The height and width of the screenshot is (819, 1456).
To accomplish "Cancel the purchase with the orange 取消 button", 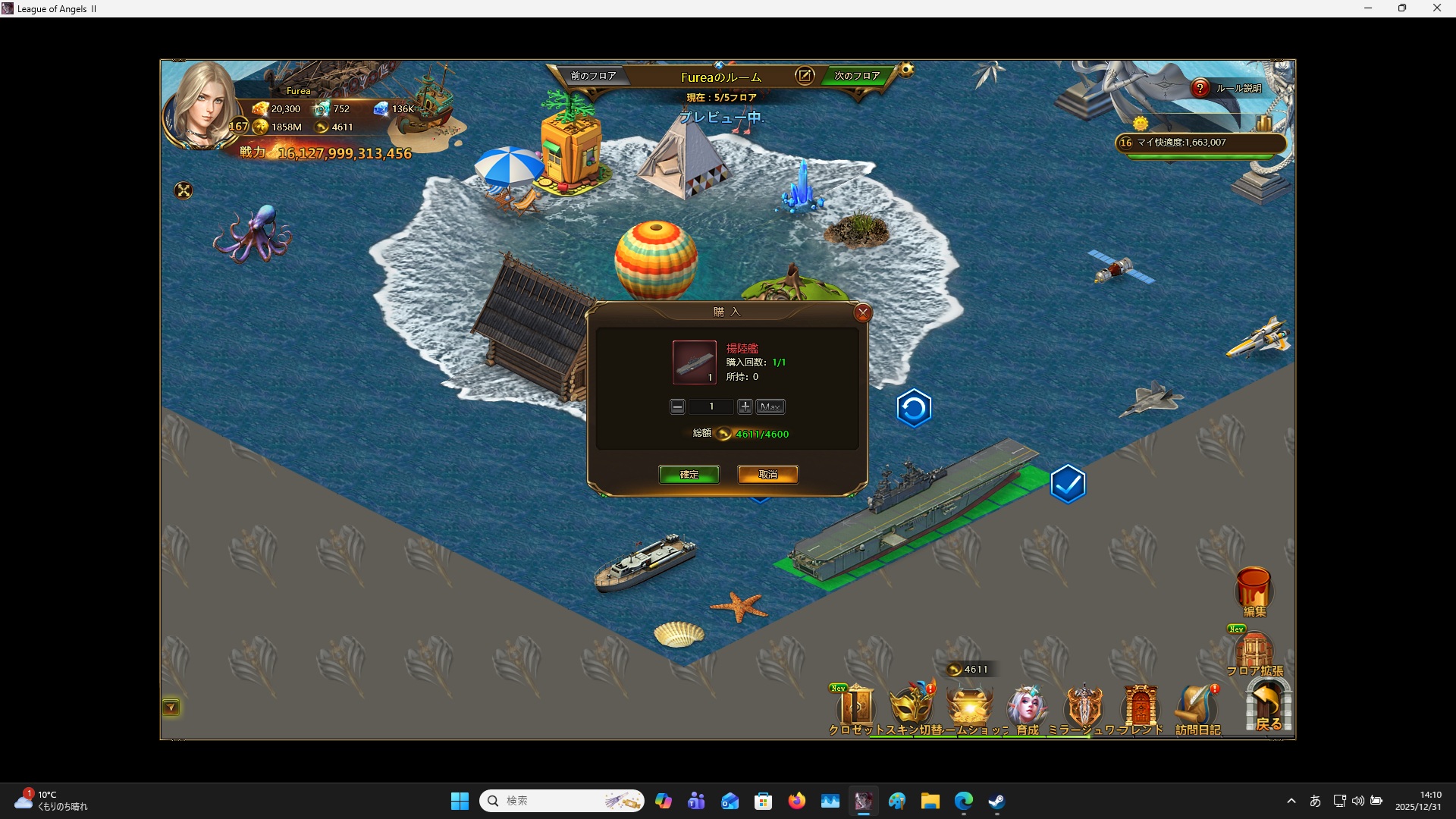I will pyautogui.click(x=767, y=475).
